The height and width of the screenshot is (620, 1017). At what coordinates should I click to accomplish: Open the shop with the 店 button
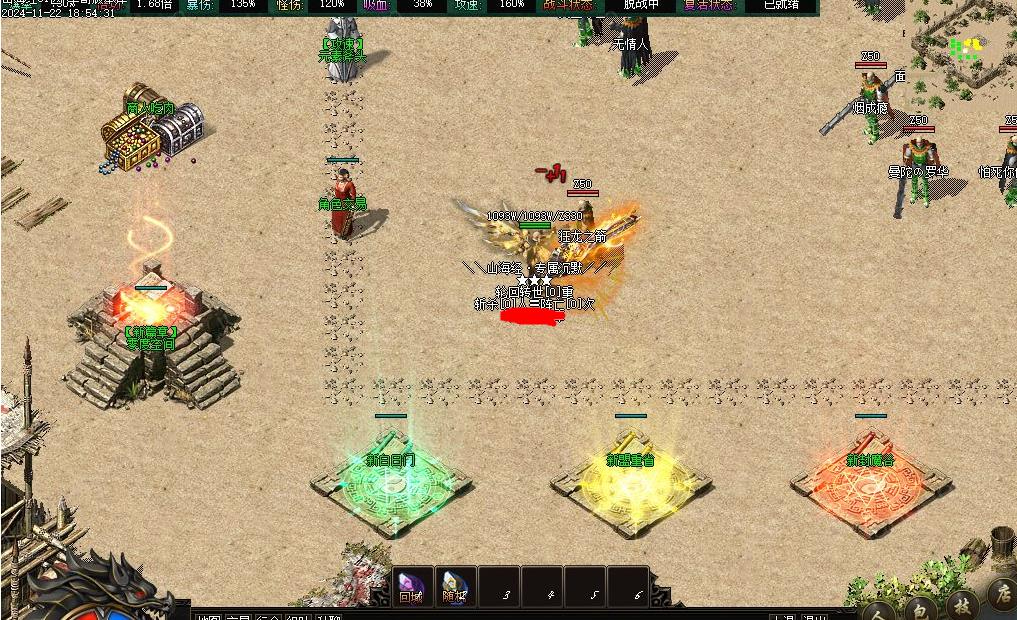[1001, 592]
